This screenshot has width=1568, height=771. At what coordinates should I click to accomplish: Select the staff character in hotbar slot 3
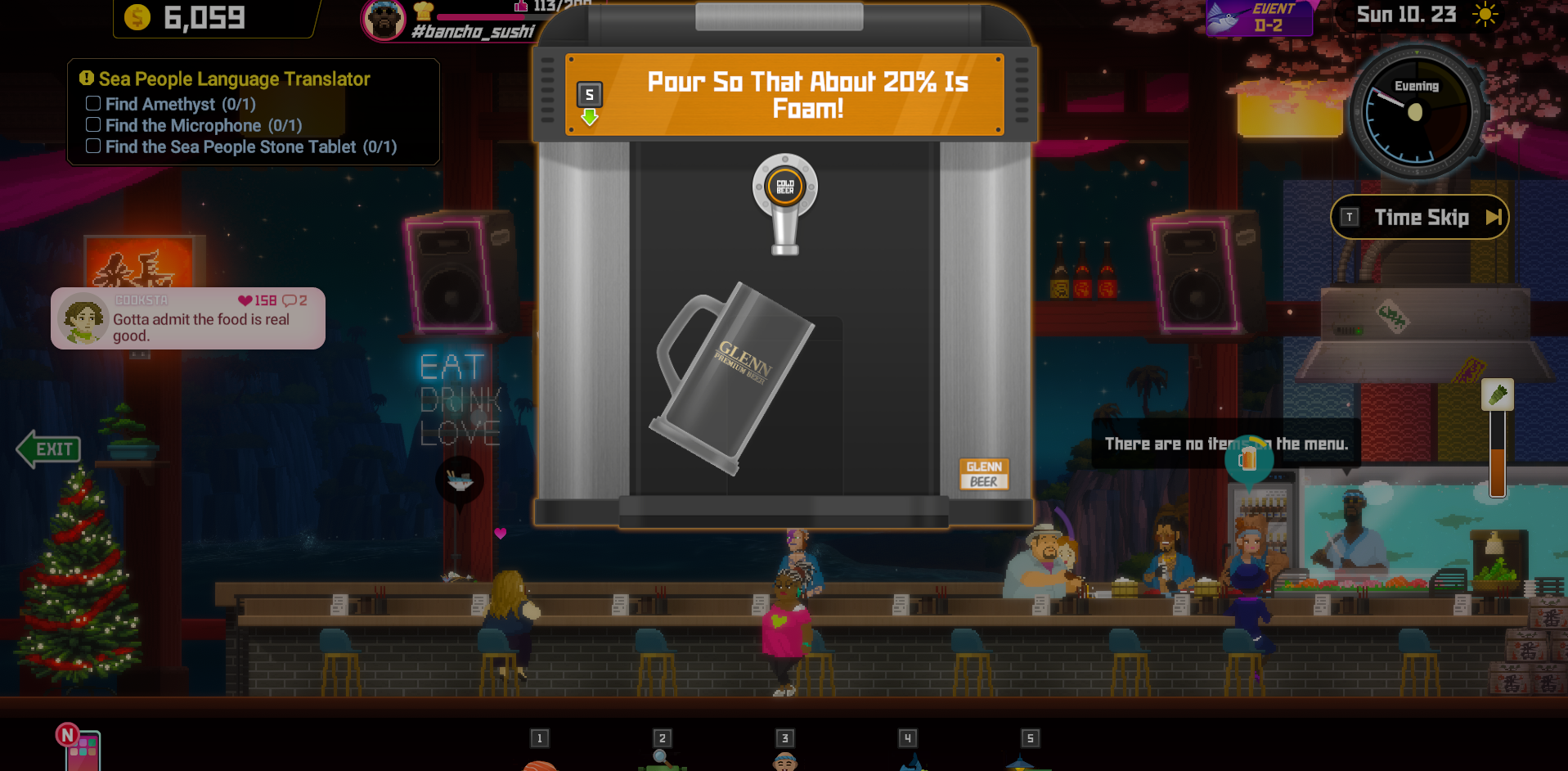point(784,761)
